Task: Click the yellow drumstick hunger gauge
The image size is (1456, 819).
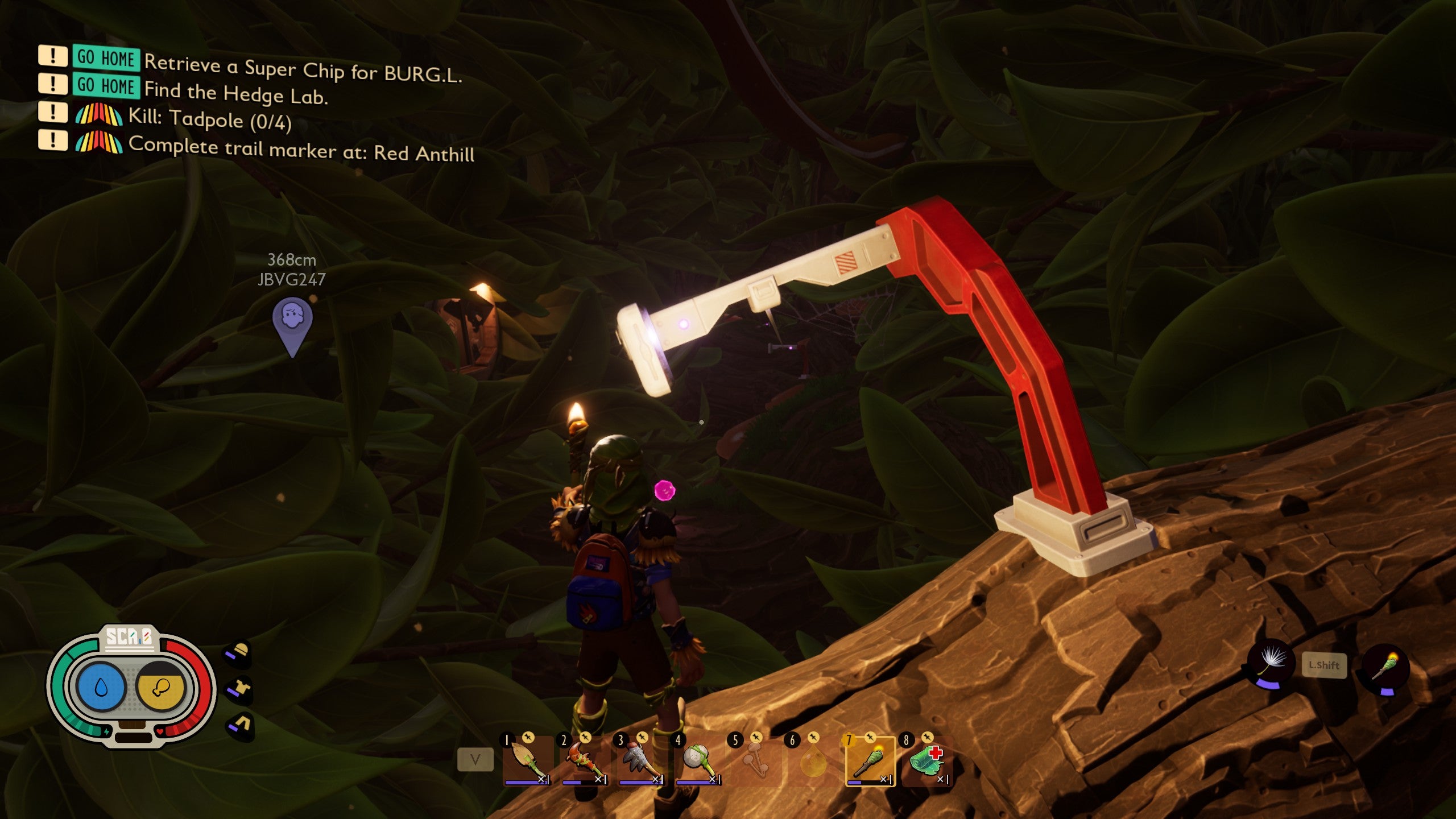Action: pos(161,688)
